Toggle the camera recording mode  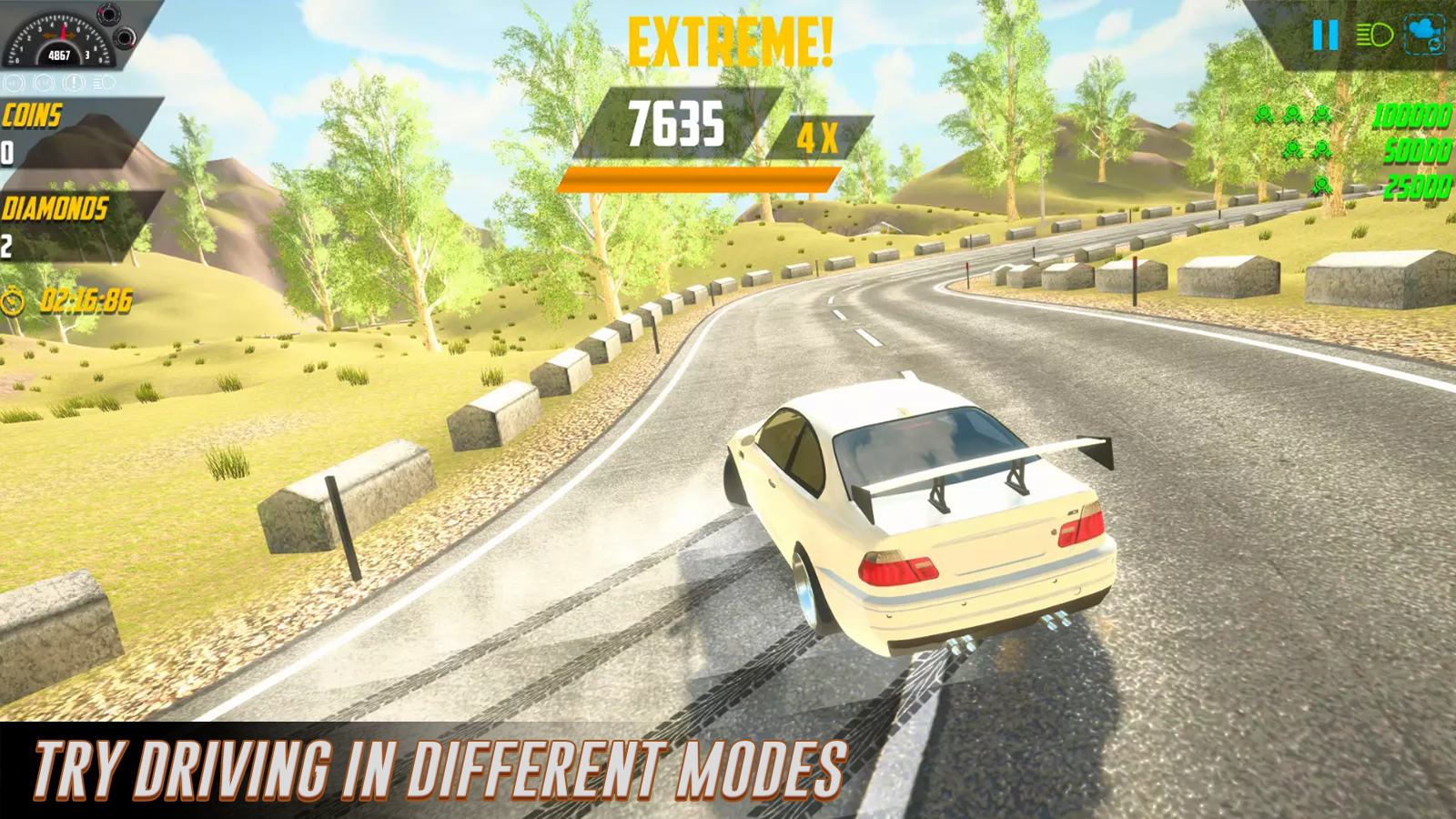click(1423, 35)
